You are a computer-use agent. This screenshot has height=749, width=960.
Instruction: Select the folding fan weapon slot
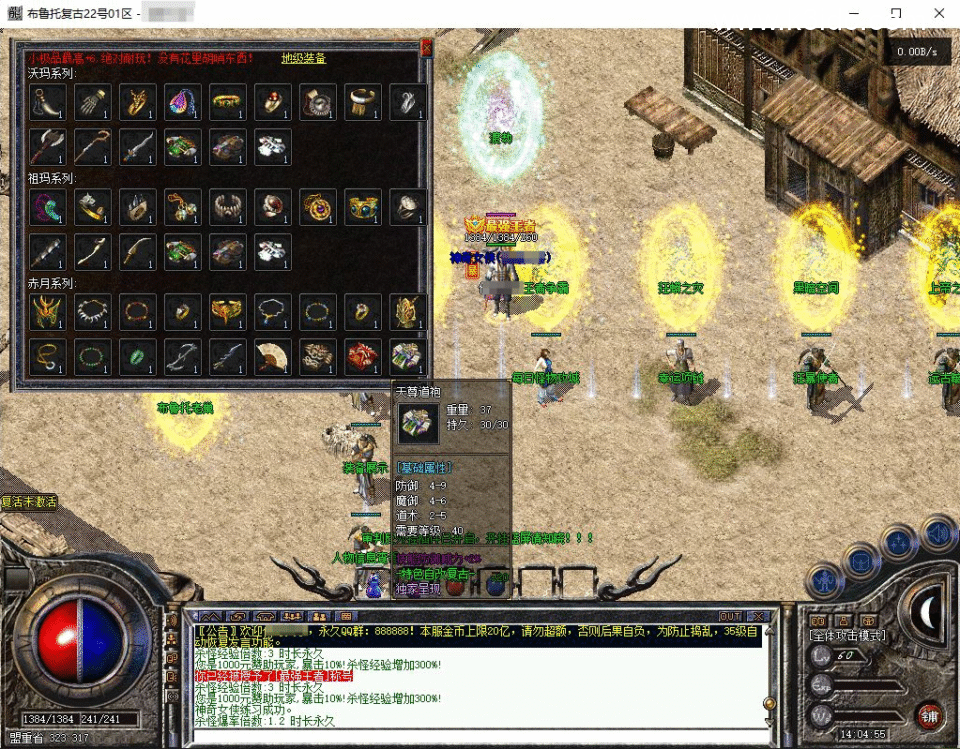pyautogui.click(x=272, y=356)
